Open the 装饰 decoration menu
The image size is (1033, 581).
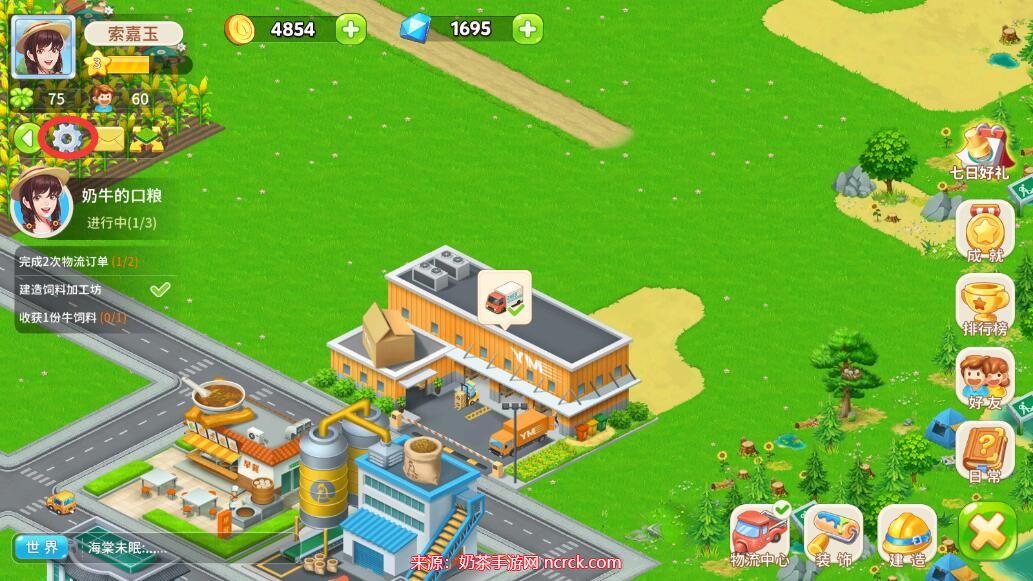833,534
